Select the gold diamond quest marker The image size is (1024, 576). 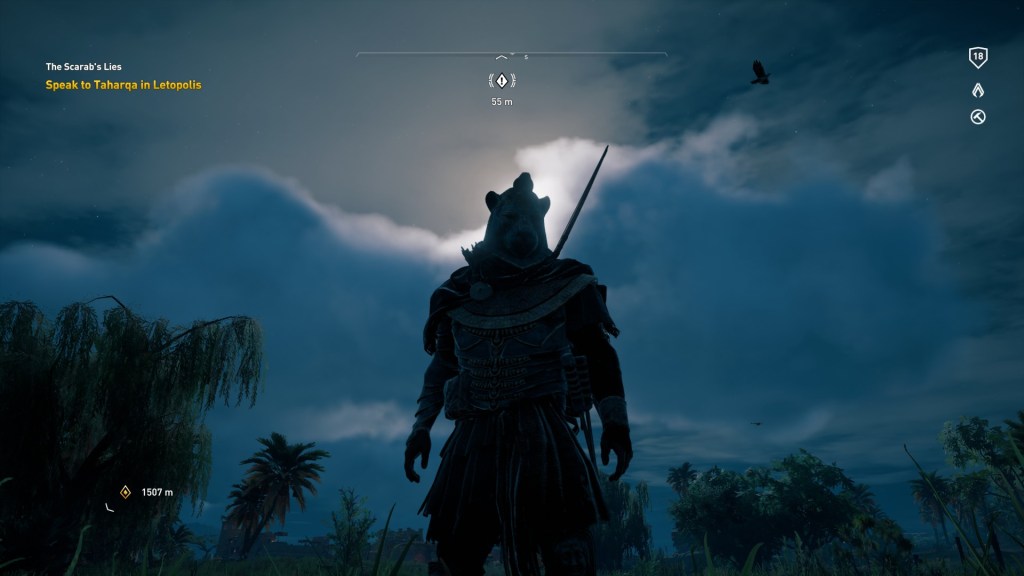click(126, 492)
